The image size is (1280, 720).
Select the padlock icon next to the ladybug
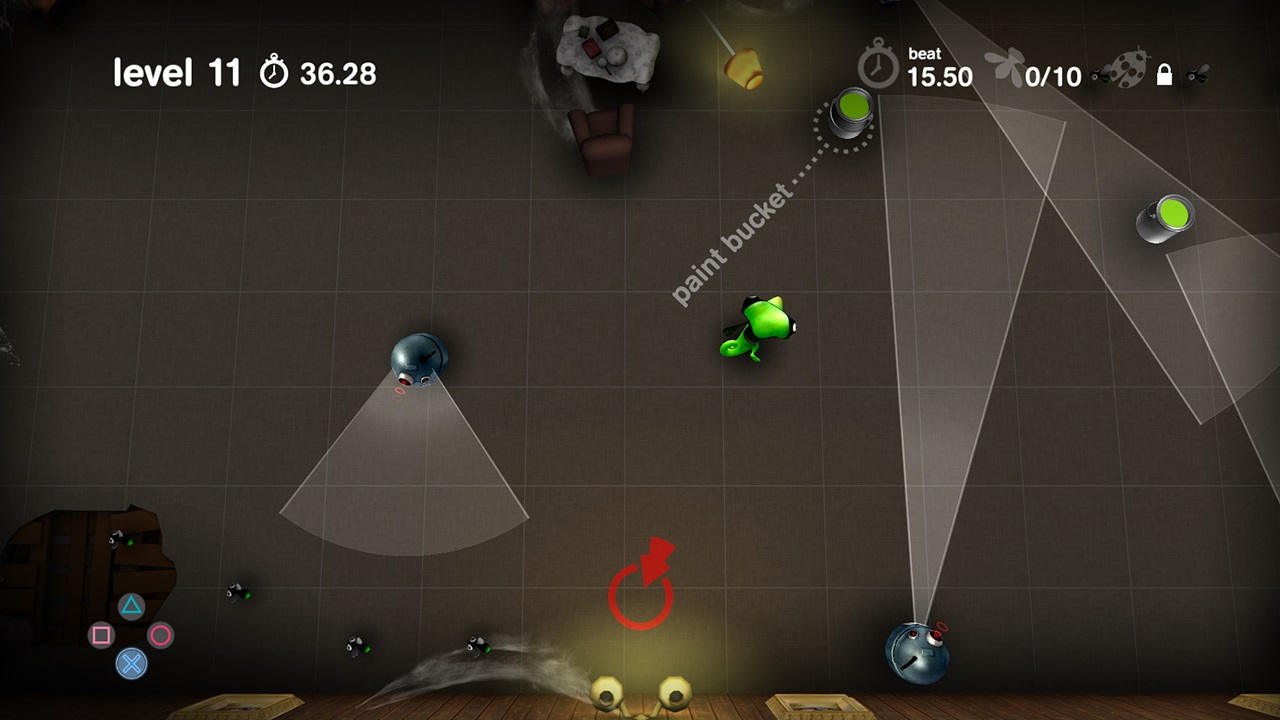click(x=1166, y=75)
